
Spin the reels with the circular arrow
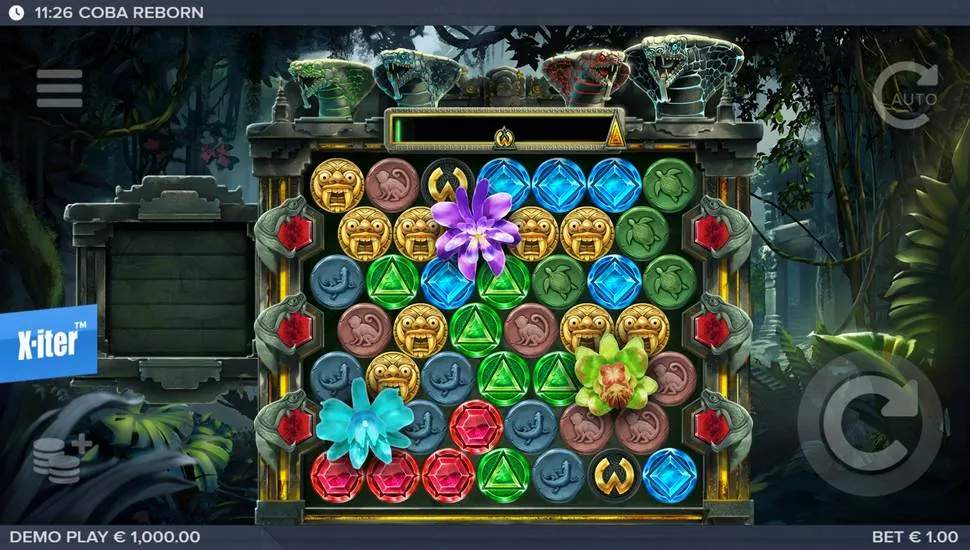coord(870,424)
